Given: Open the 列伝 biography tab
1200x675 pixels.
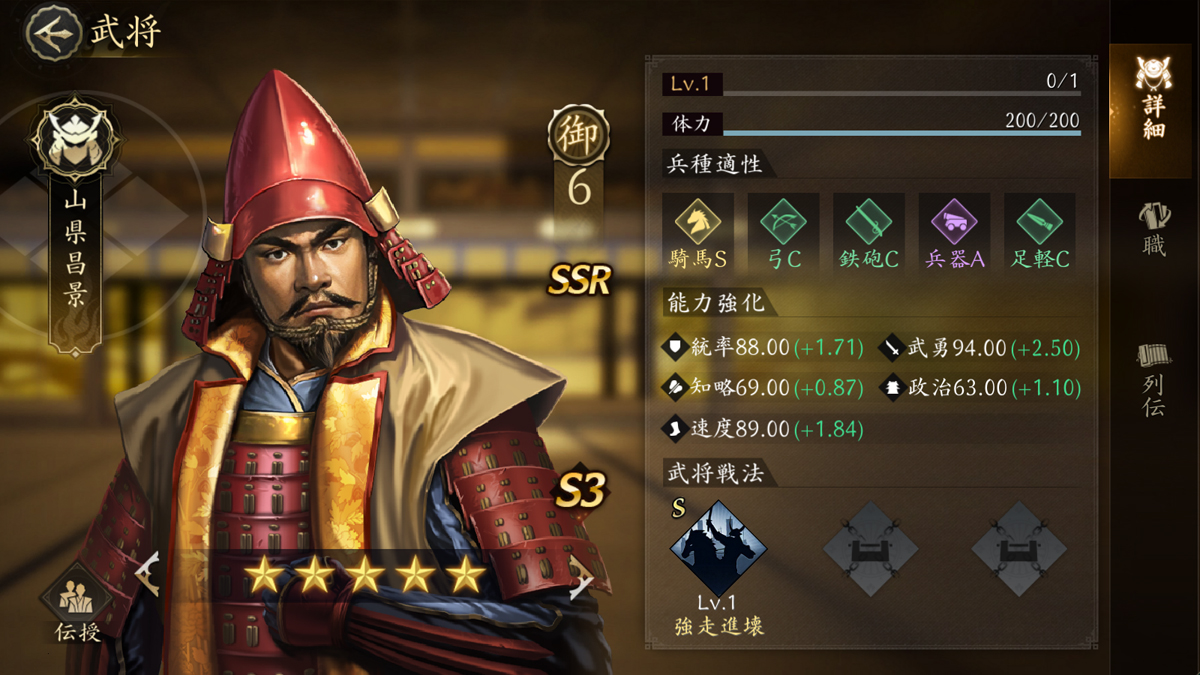Looking at the screenshot, I should coord(1154,378).
